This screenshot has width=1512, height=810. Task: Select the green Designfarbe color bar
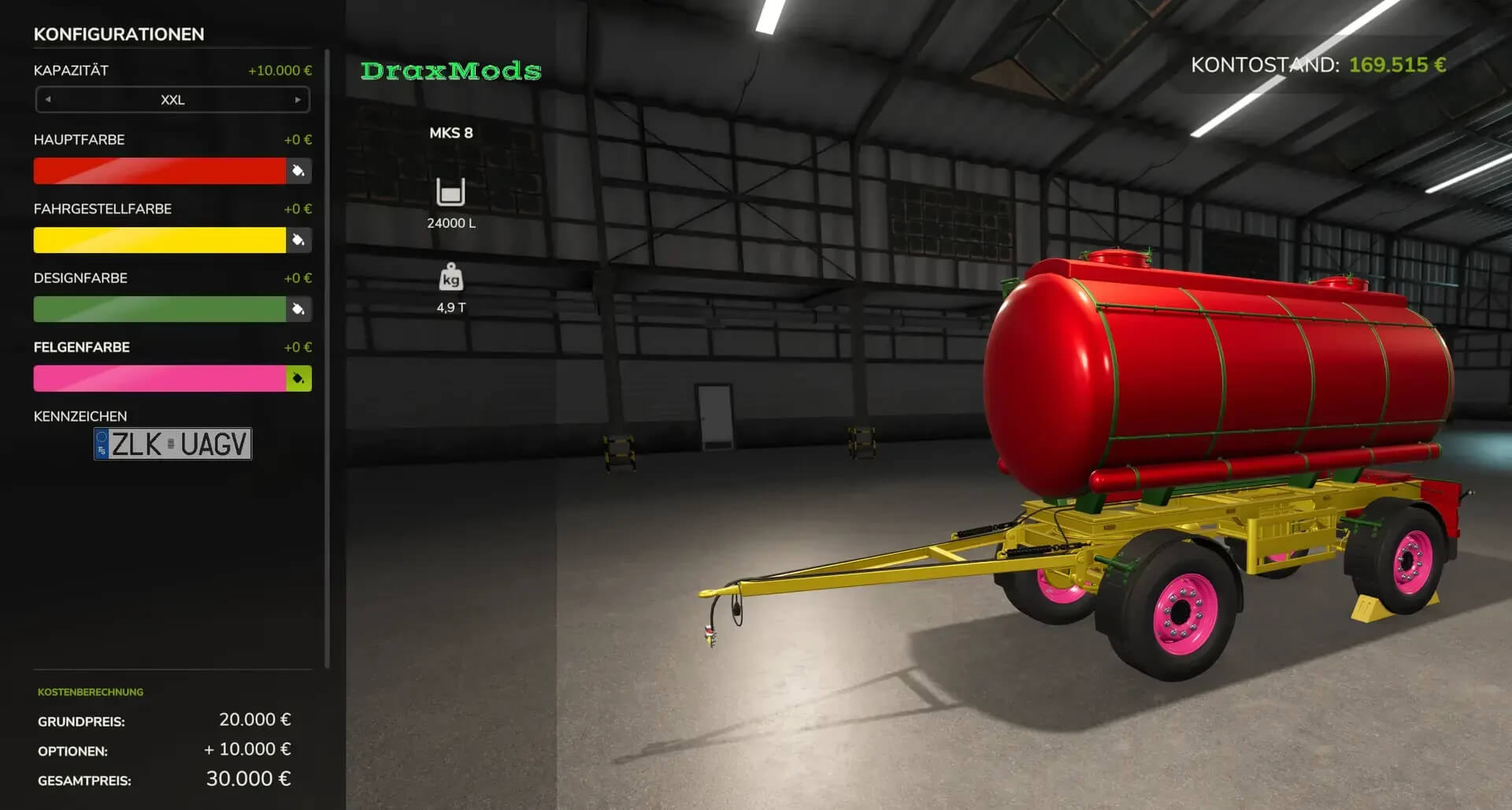coord(159,310)
